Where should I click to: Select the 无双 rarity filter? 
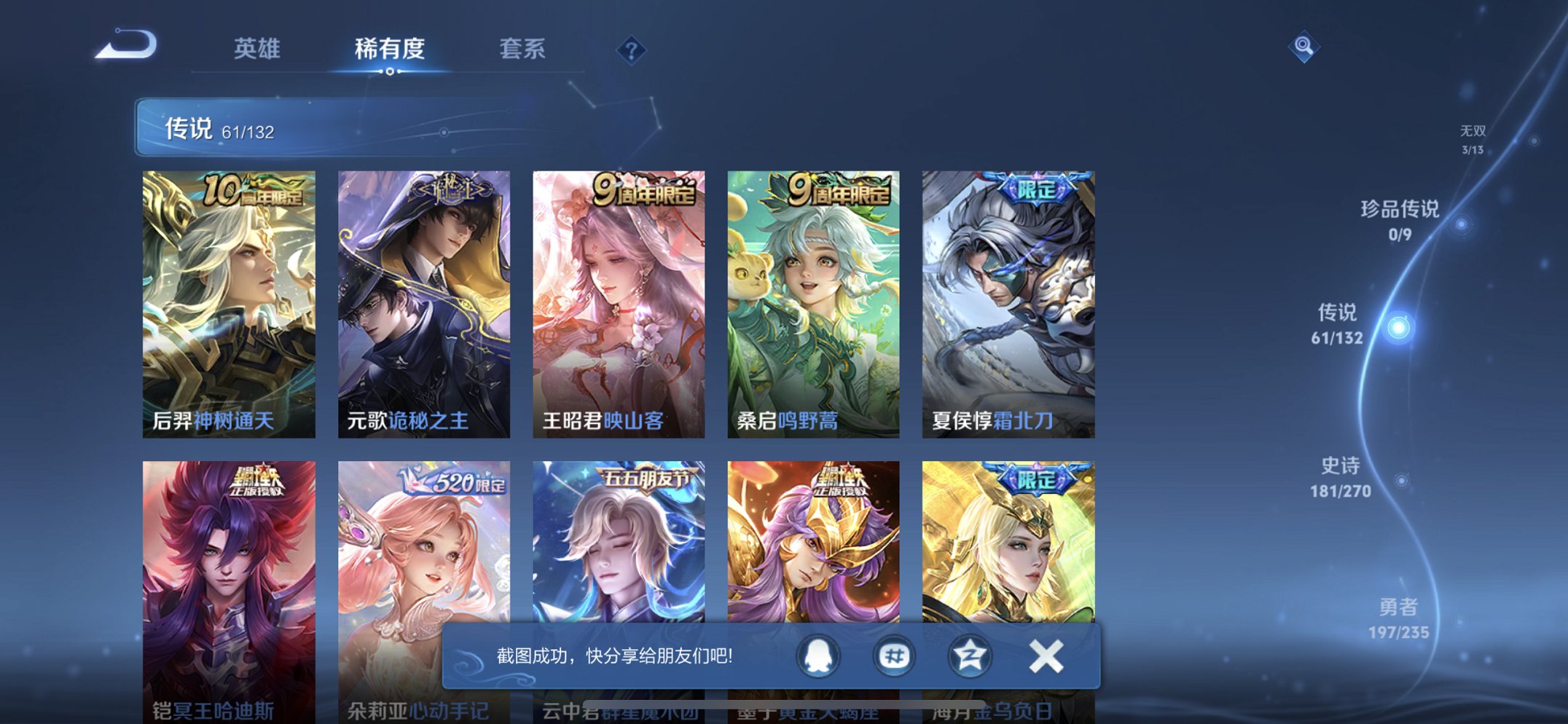1473,138
